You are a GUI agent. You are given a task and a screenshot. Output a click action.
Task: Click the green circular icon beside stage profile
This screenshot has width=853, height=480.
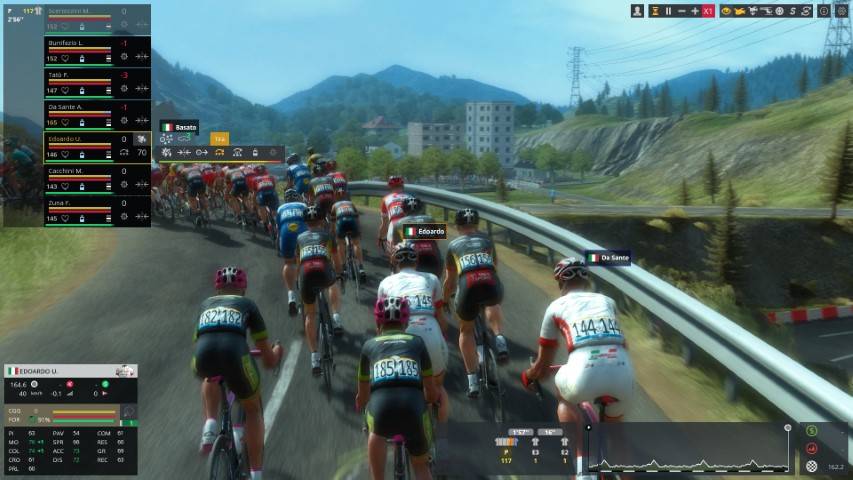pos(811,431)
